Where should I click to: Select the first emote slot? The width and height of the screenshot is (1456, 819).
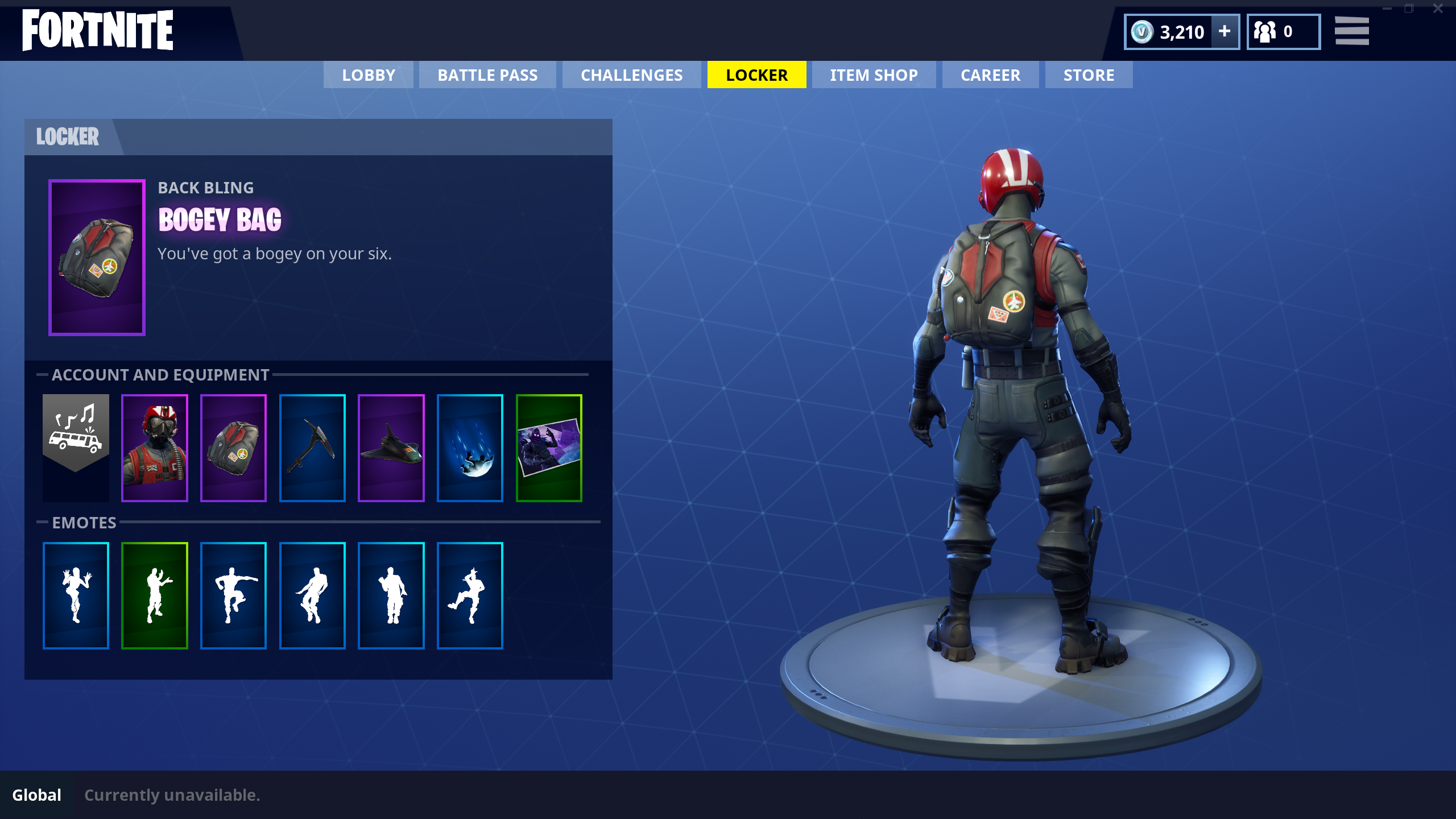coord(76,595)
